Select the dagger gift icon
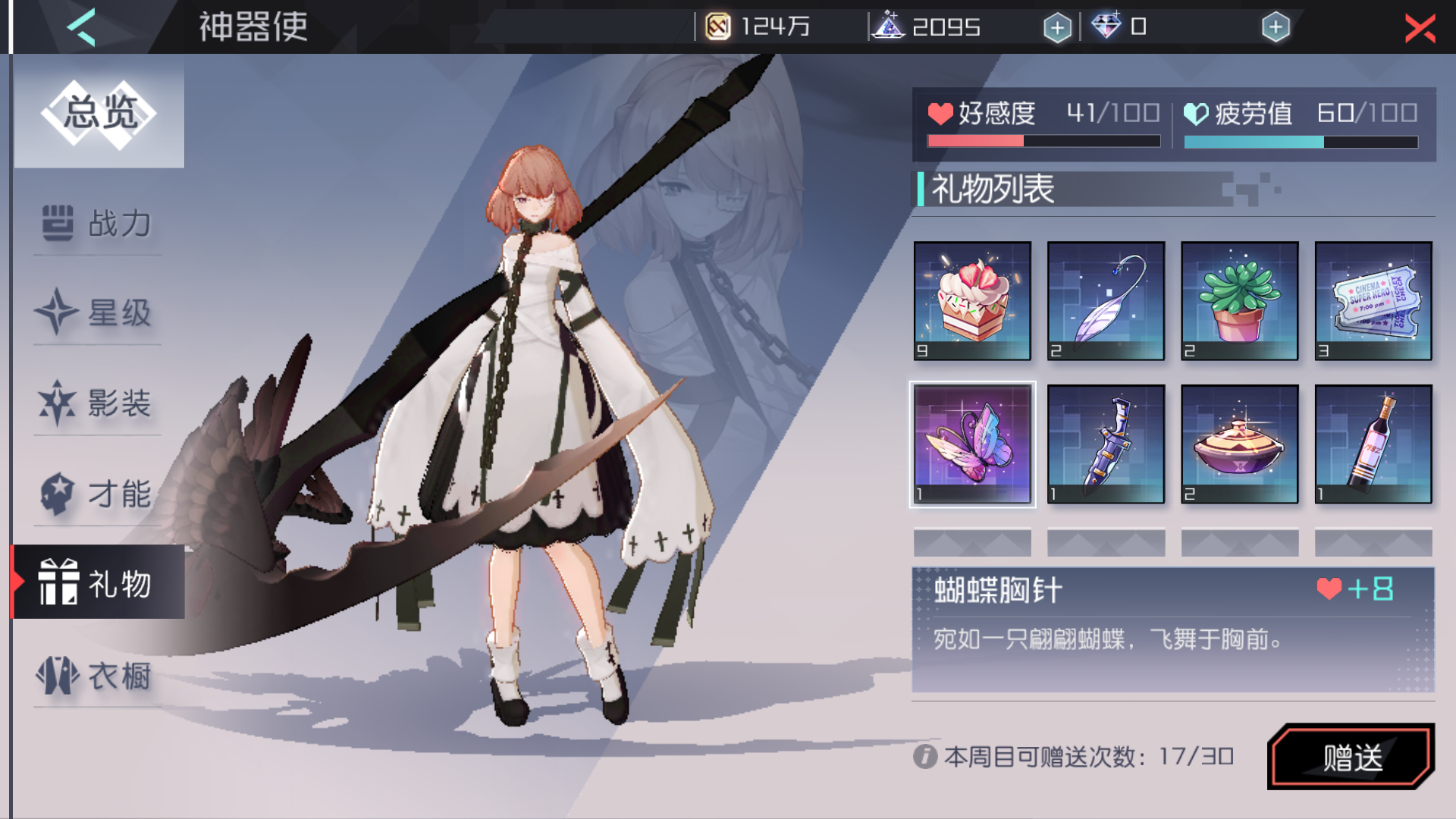This screenshot has height=819, width=1456. 1106,444
